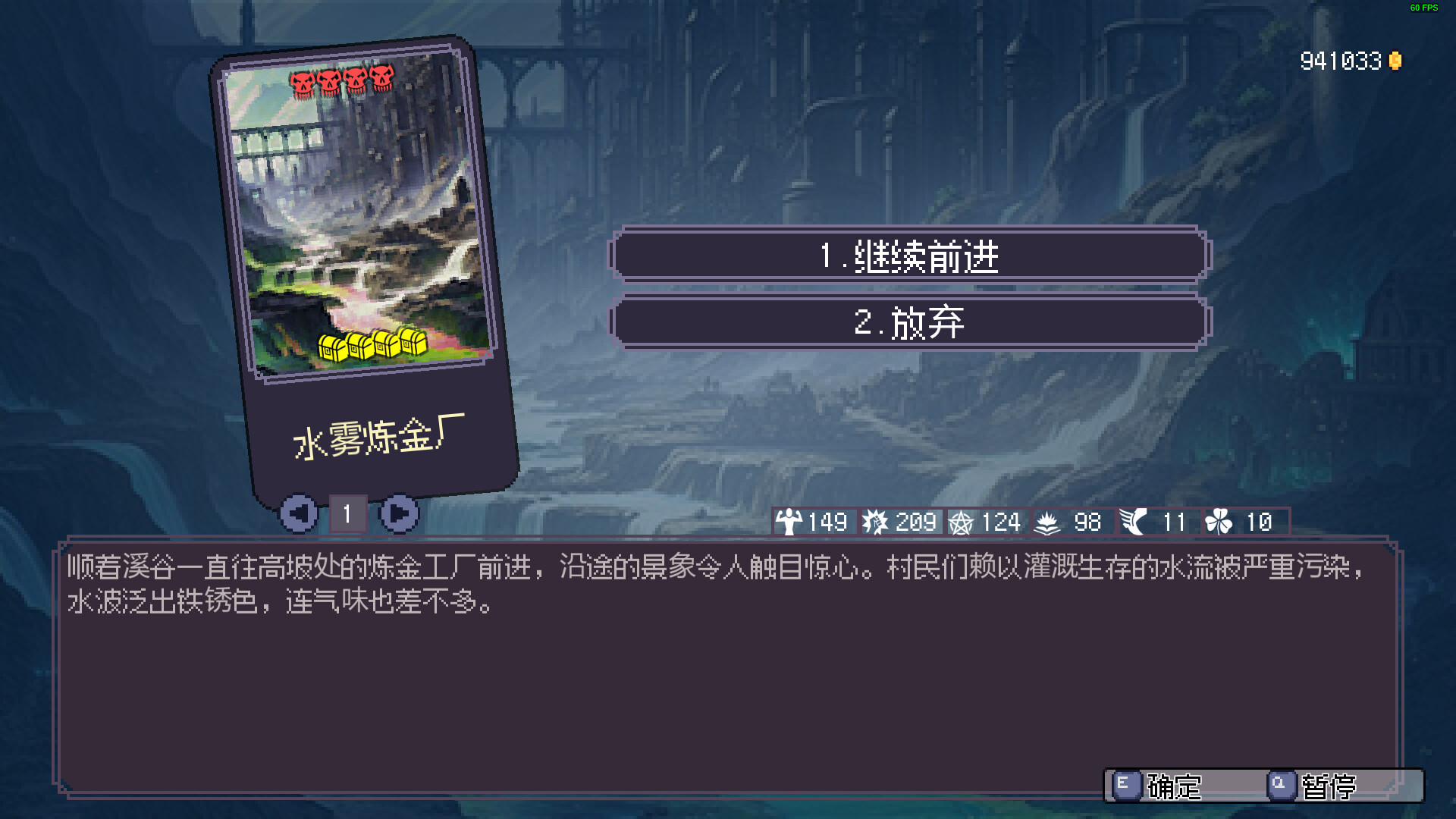
Task: Select the pentagram magic stat icon
Action: pyautogui.click(x=963, y=522)
